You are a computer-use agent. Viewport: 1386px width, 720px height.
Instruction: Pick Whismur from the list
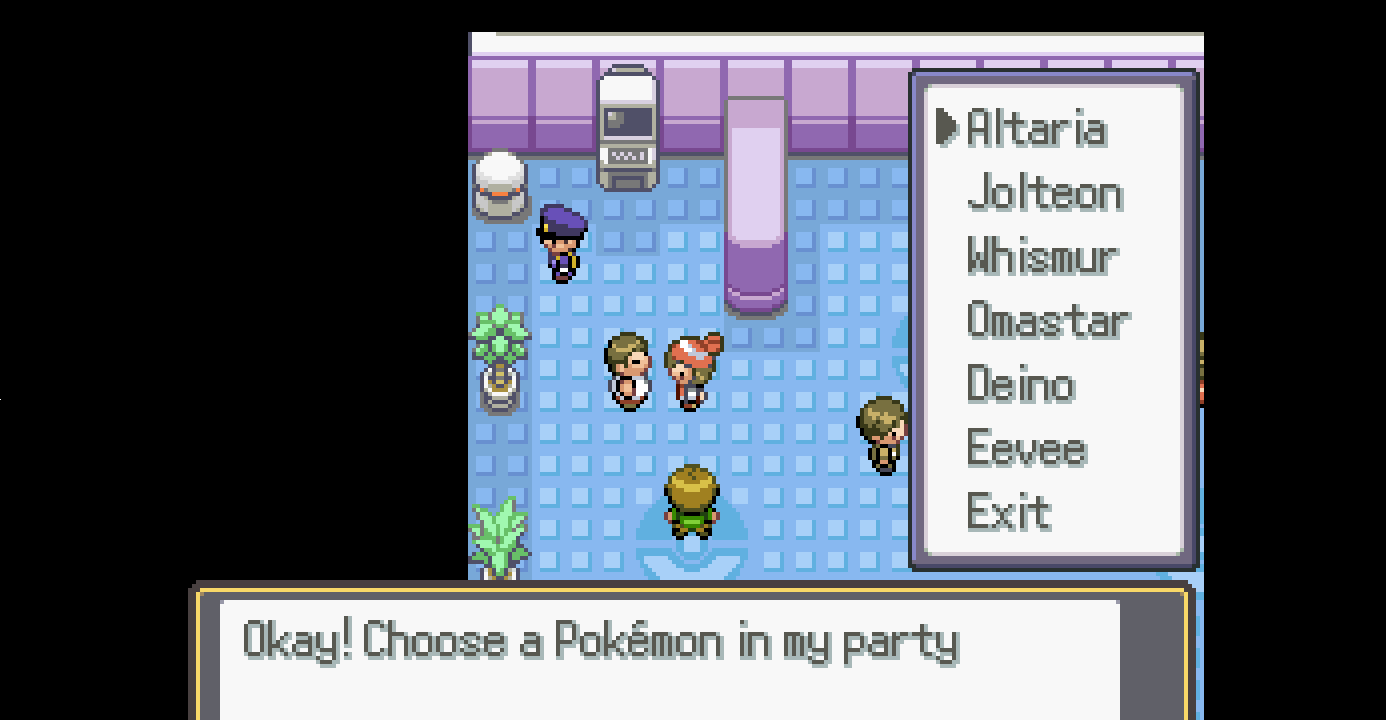click(x=1041, y=257)
